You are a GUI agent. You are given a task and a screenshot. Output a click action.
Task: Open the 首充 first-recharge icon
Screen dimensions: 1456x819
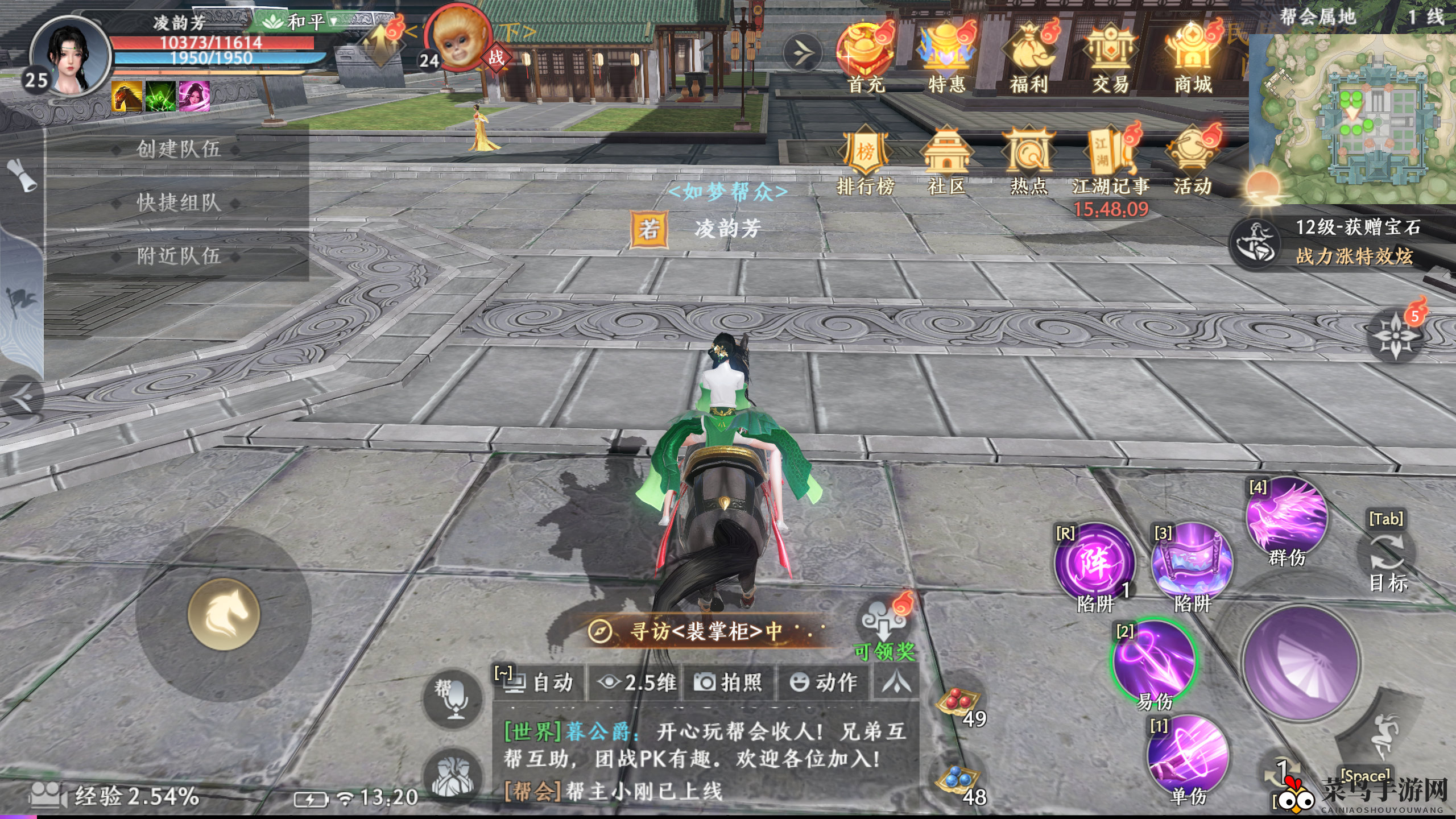tap(865, 57)
